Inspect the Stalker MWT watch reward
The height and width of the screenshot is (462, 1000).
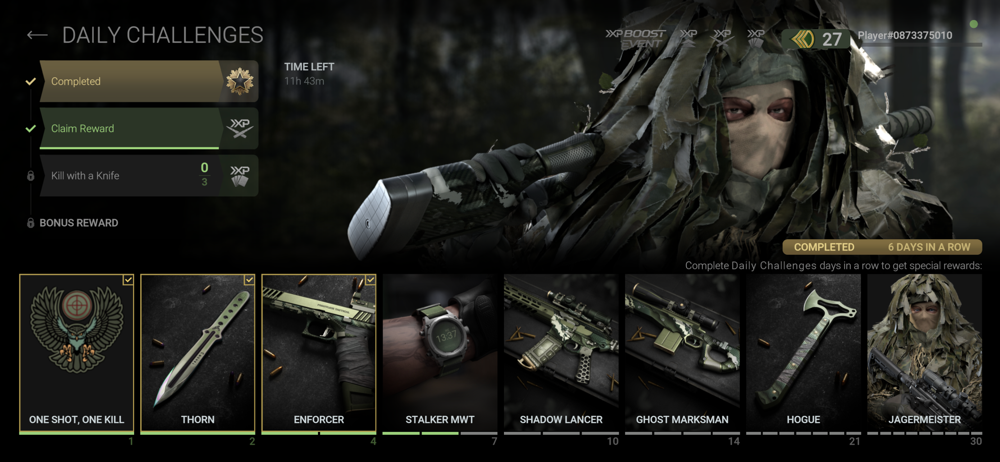[440, 353]
